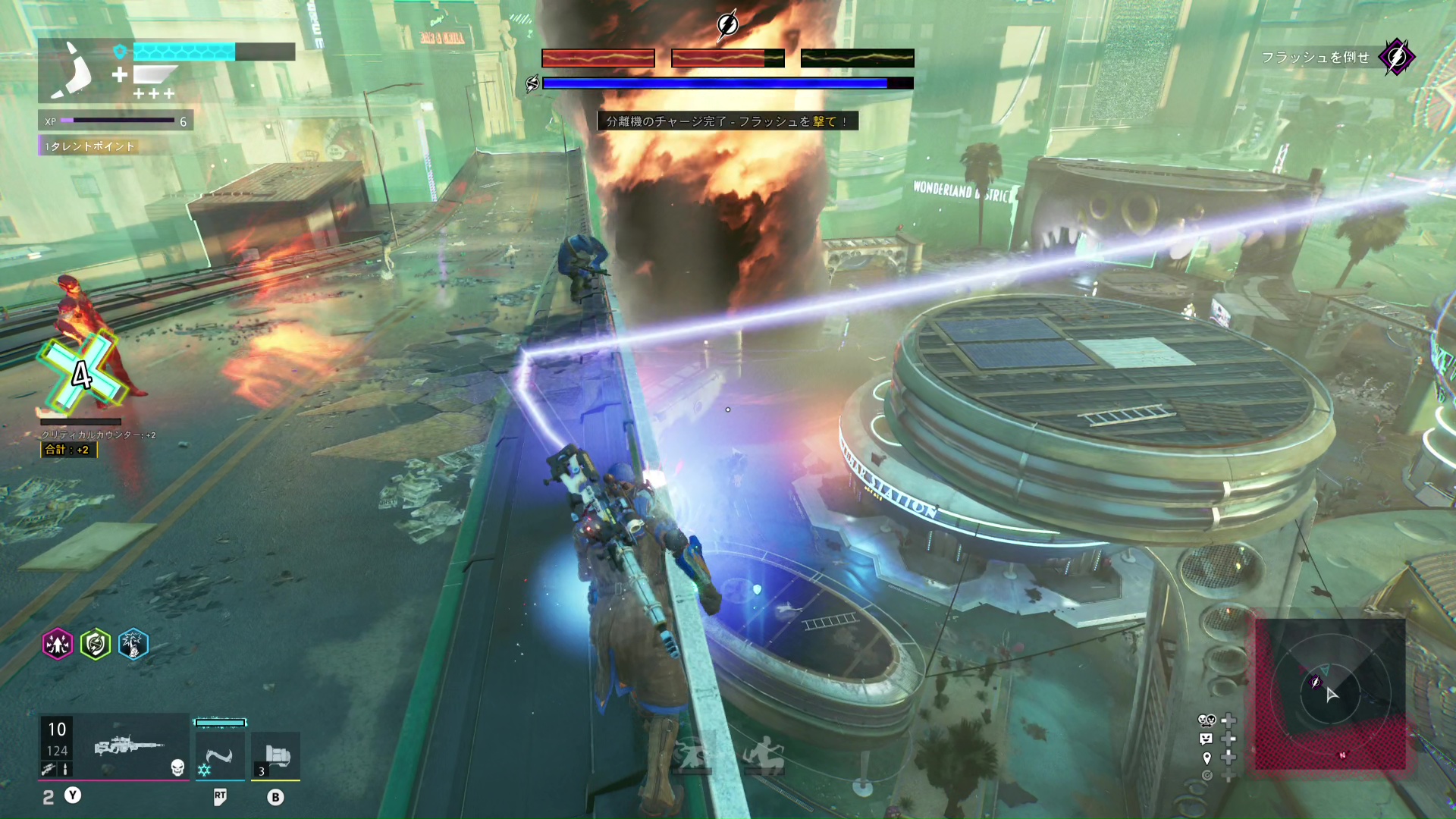Screen dimensions: 1456x819
Task: Choose the map pin shortcut icon
Action: coord(1207,758)
